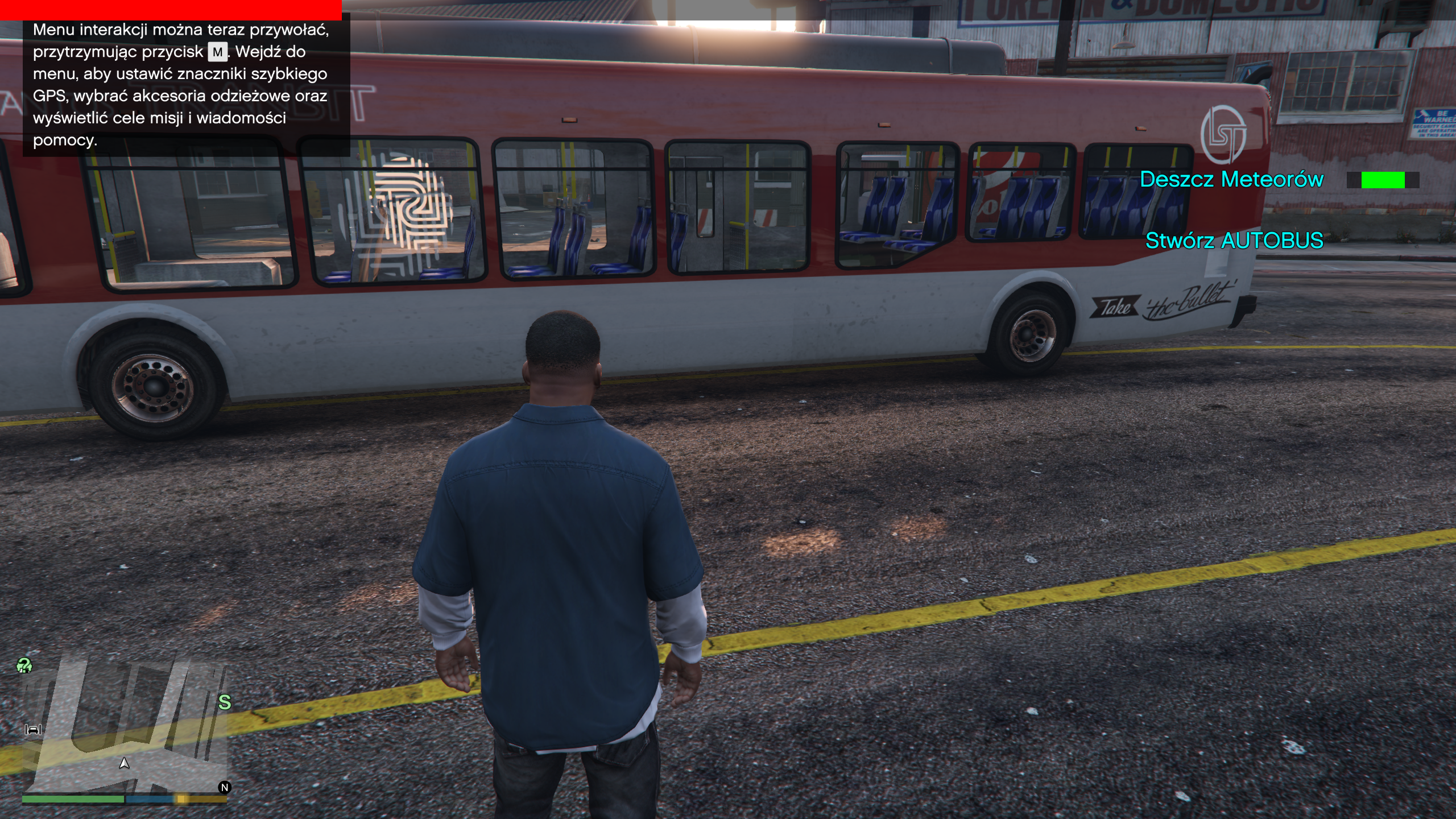The image size is (1456, 819).
Task: Click the north N compass marker
Action: click(x=225, y=788)
